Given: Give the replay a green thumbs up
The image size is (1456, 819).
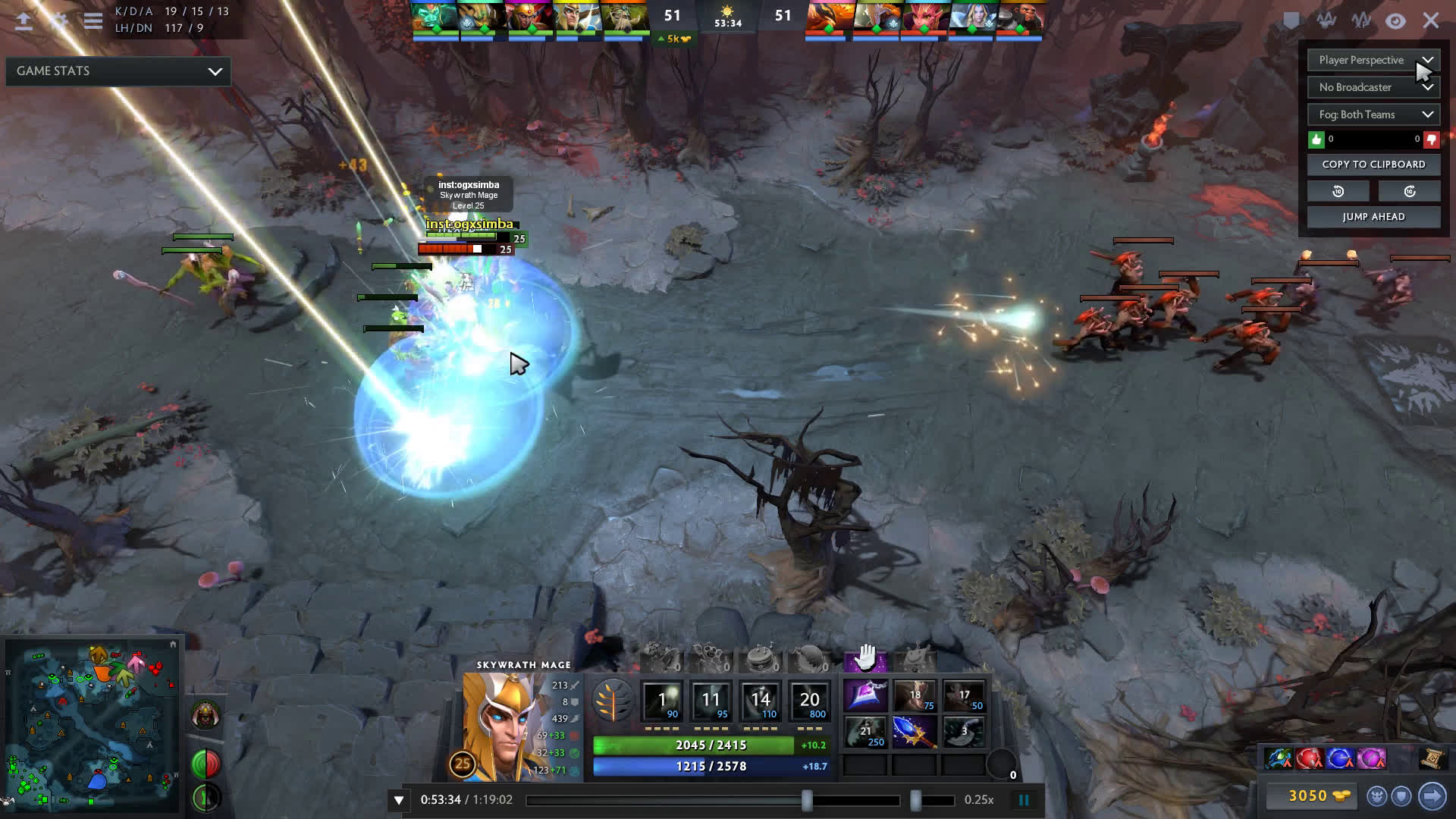Looking at the screenshot, I should (x=1316, y=140).
